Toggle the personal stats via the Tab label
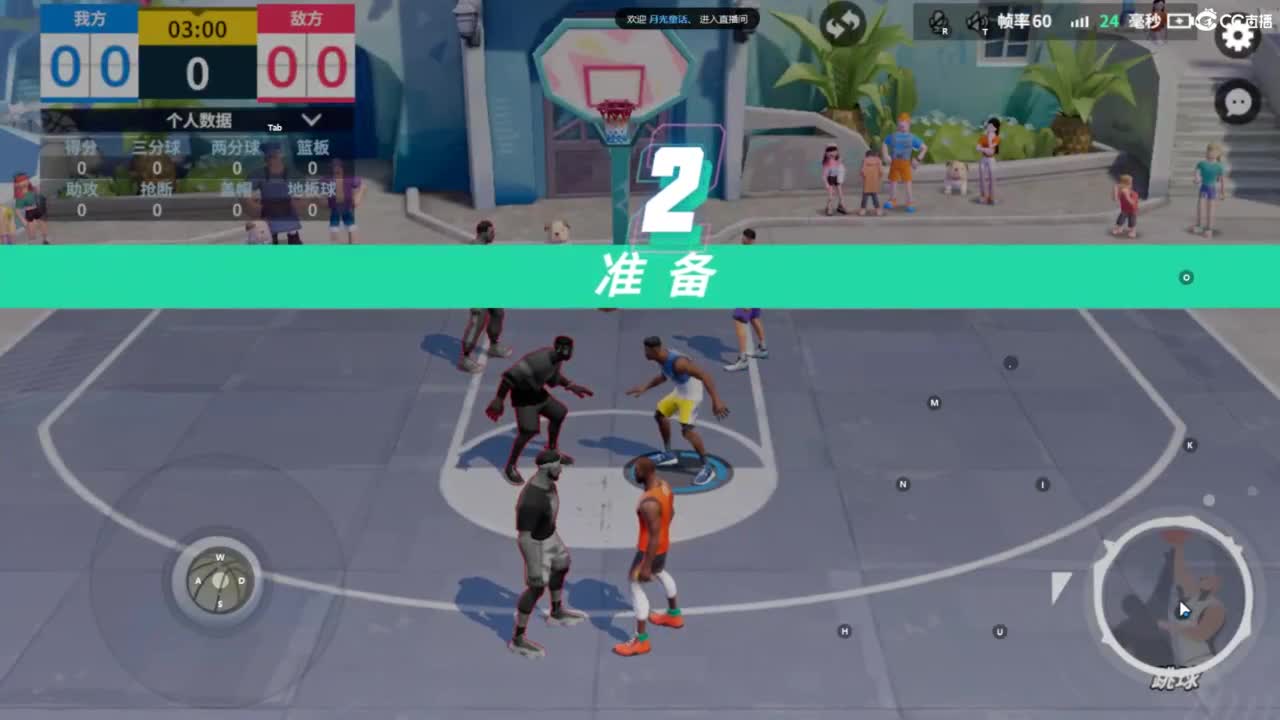Screen dimensions: 1280x720 [275, 127]
